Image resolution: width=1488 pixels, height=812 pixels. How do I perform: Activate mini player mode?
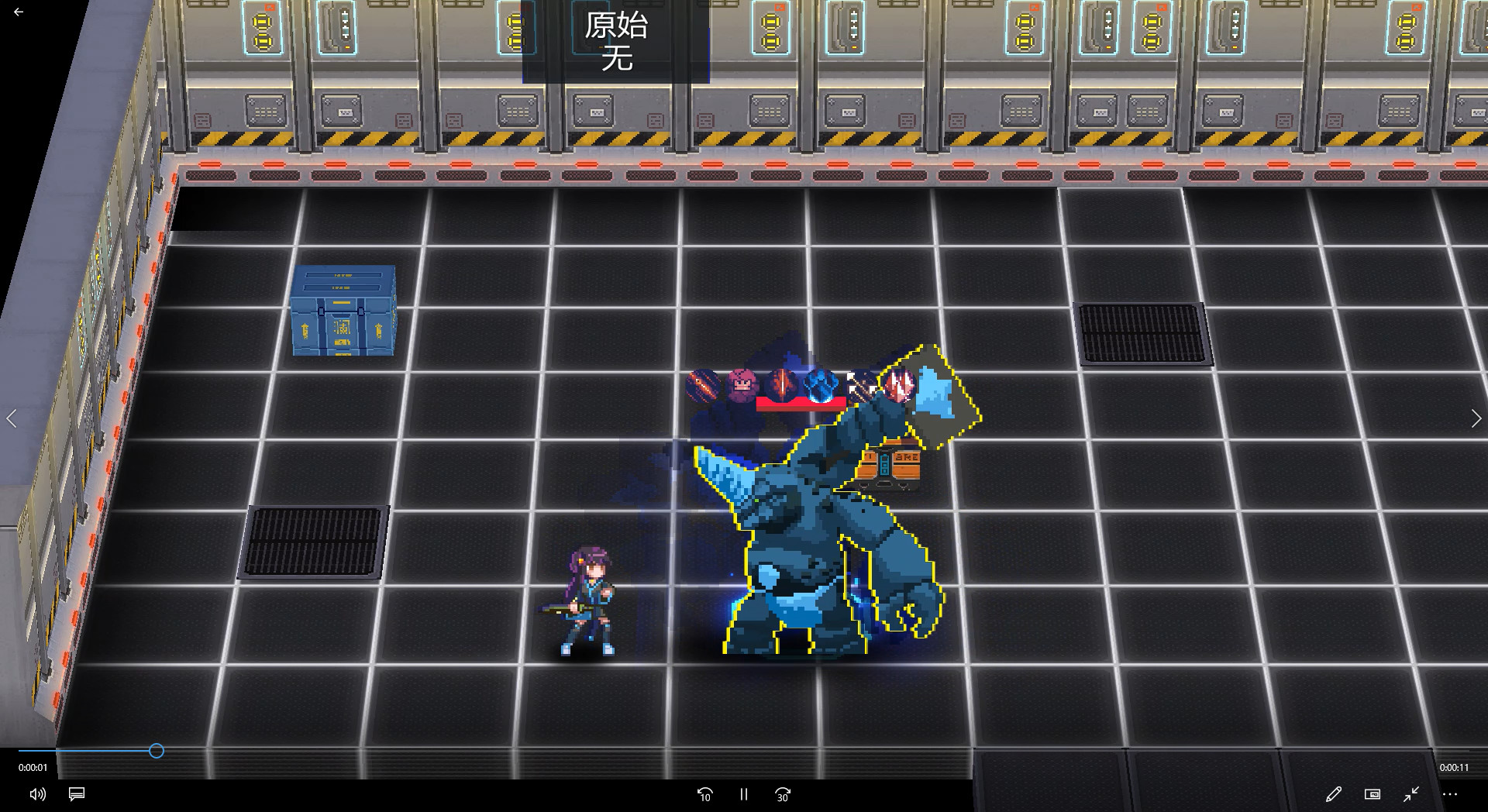(1373, 794)
